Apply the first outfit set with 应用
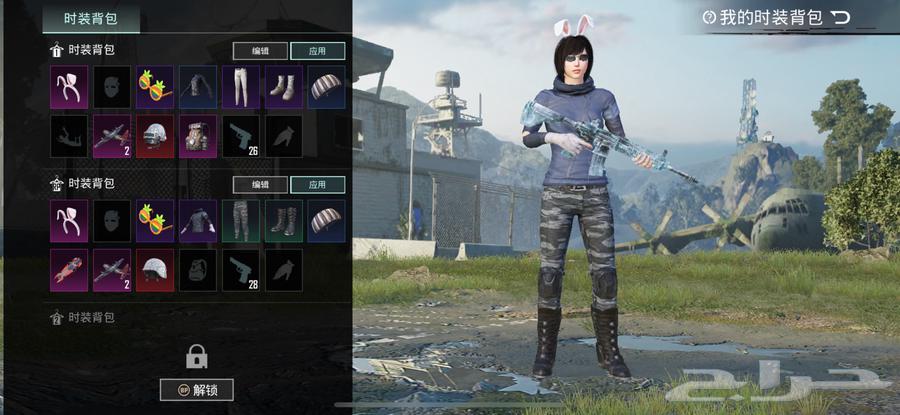The image size is (900, 415). [x=318, y=50]
